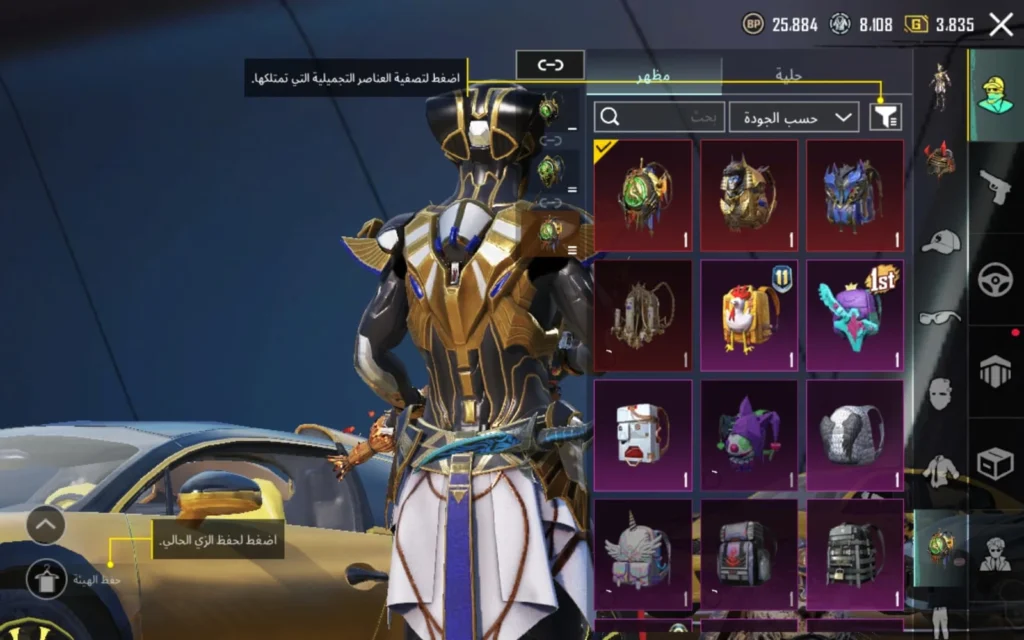Open the حسب الجودة sort dropdown
Screen dimensions: 1024x640
[x=794, y=117]
